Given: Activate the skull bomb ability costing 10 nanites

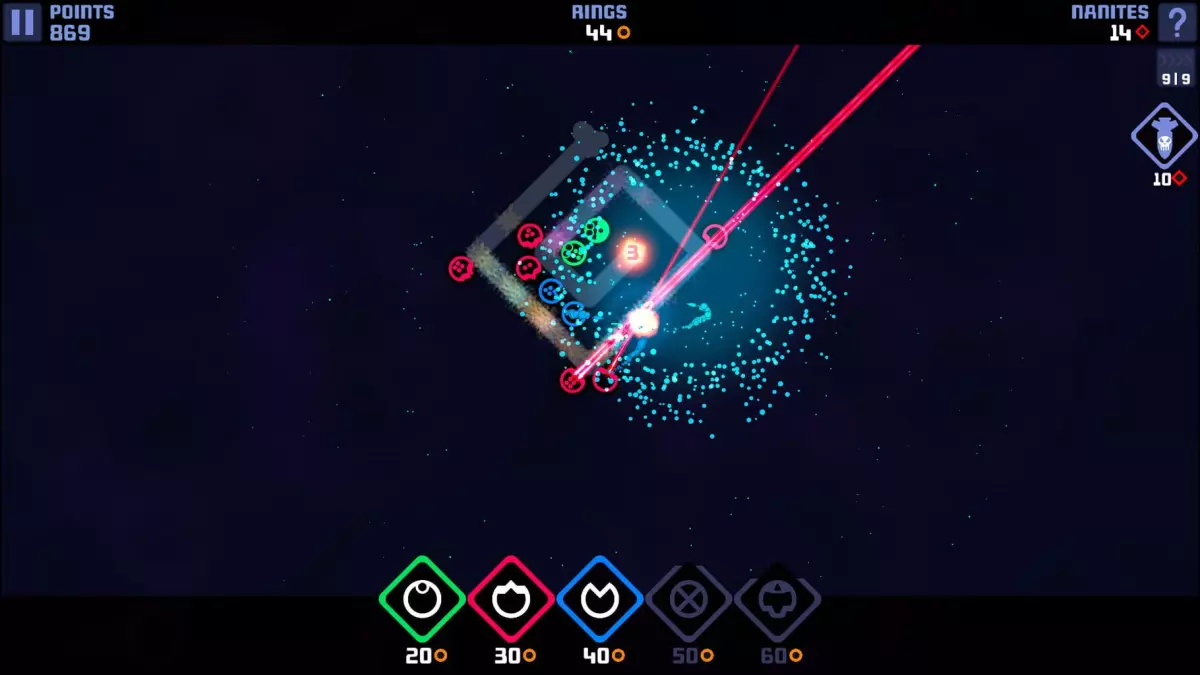Looking at the screenshot, I should [x=1164, y=136].
